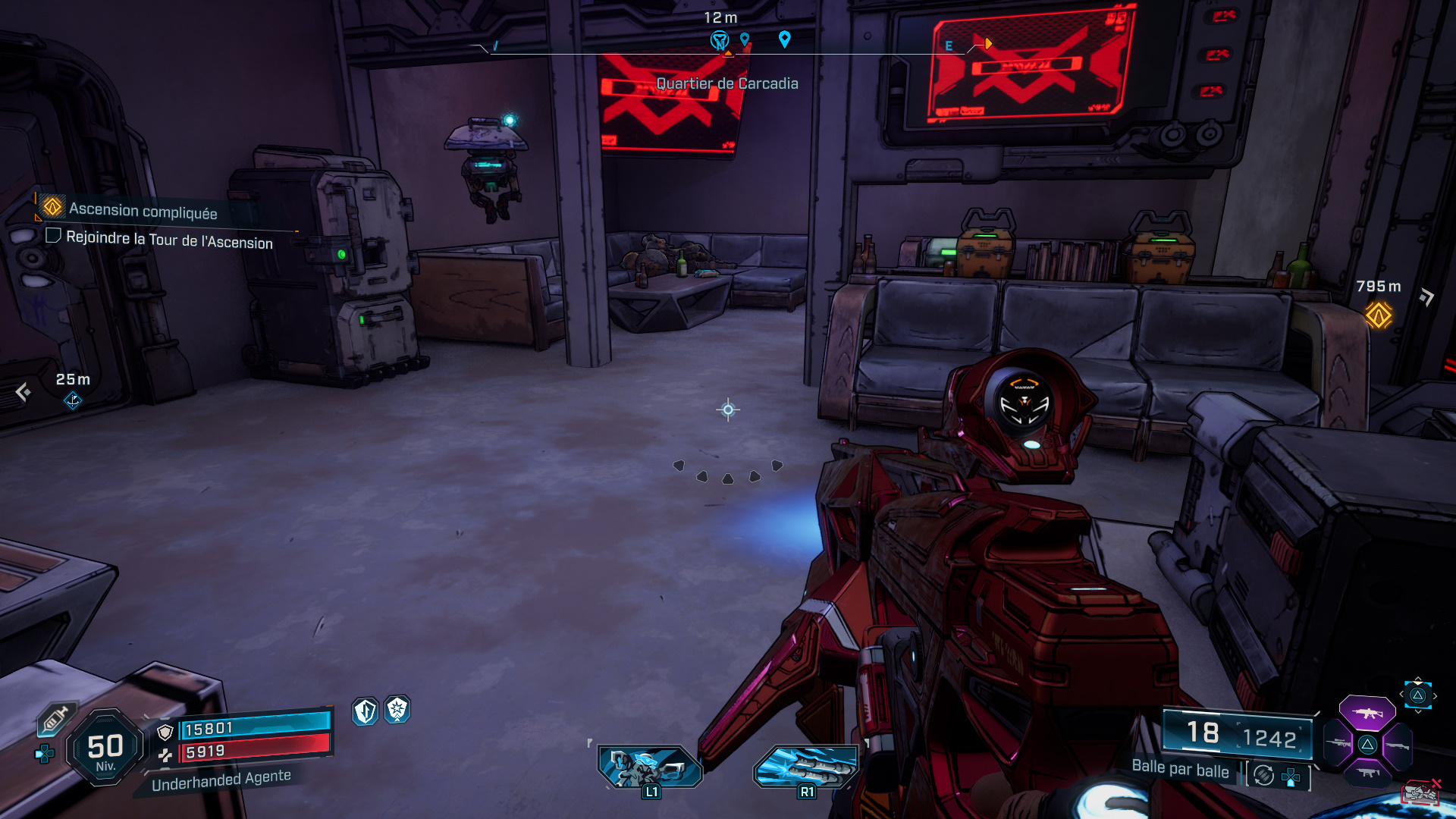1456x819 pixels.
Task: Click the circular vendor marker on the compass
Action: pos(719,39)
